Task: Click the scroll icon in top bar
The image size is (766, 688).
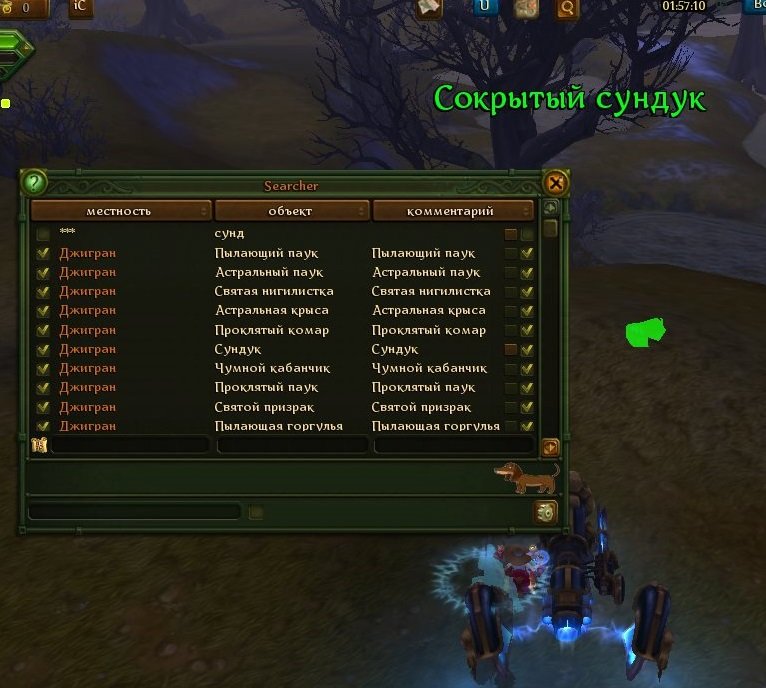Action: point(430,7)
